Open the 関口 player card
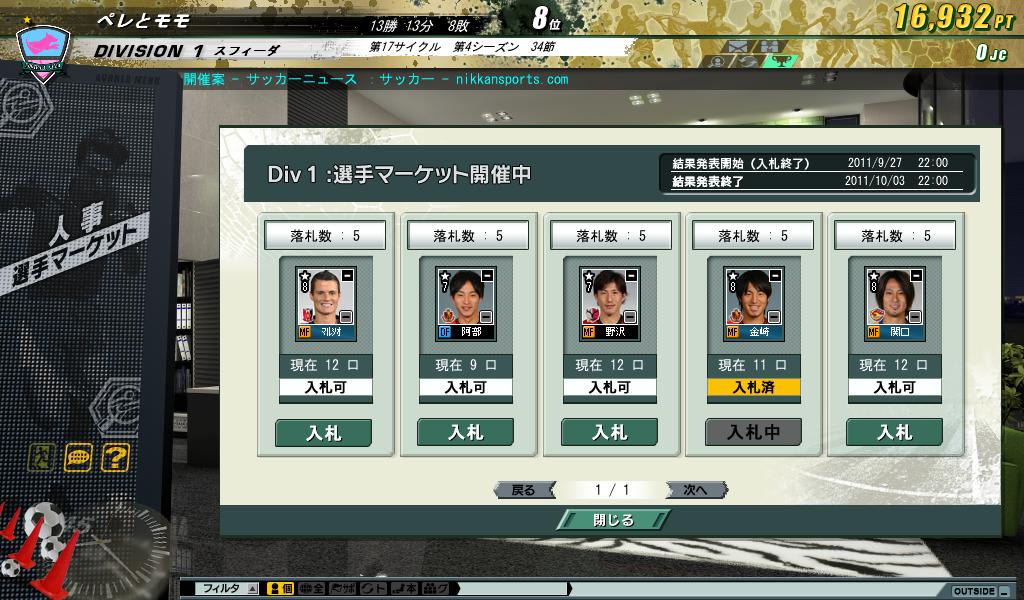 pyautogui.click(x=895, y=305)
